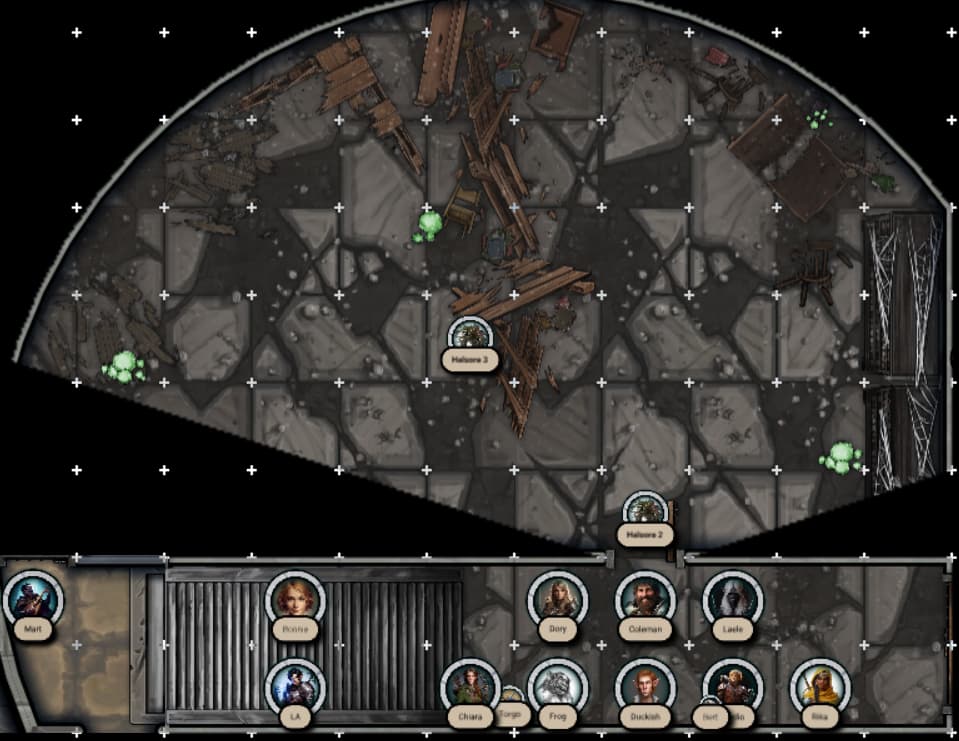Image resolution: width=959 pixels, height=741 pixels.
Task: Choose Dory's token
Action: pyautogui.click(x=557, y=598)
